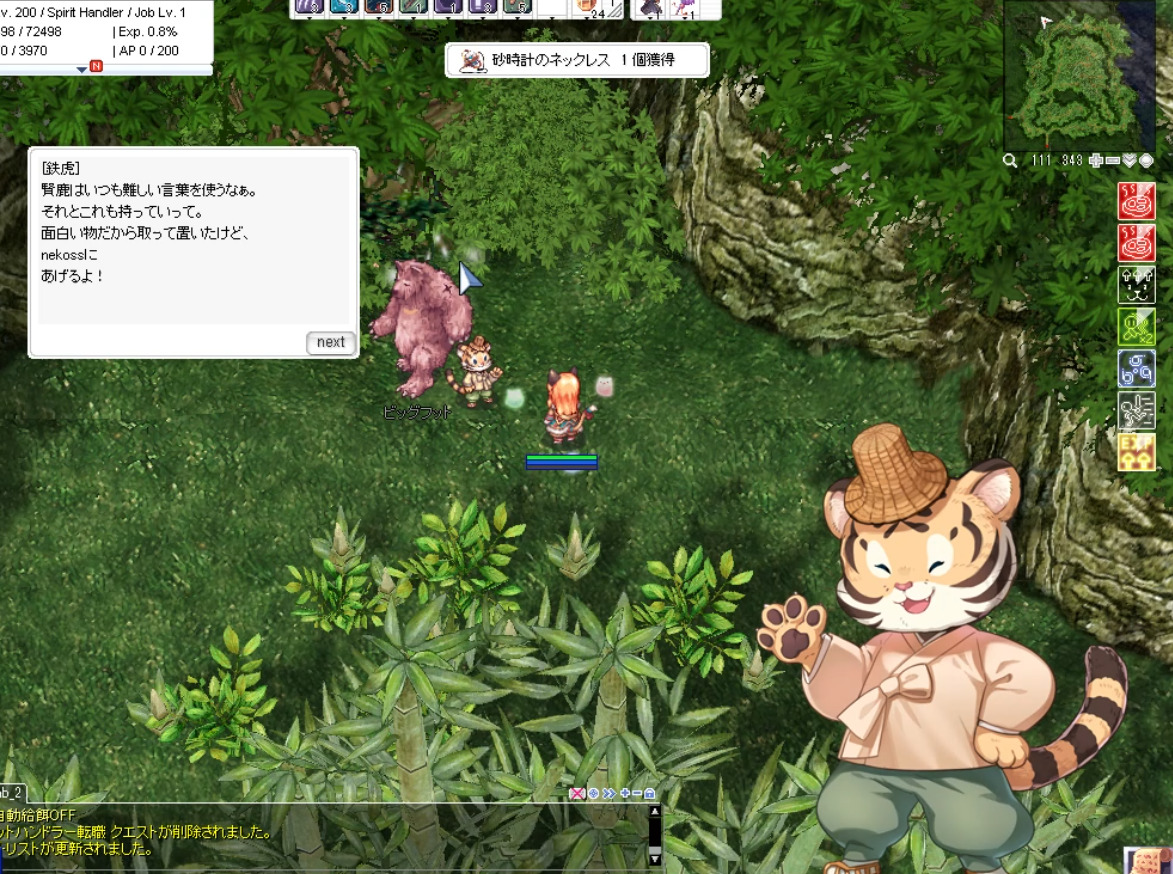Click the red X chat filter icon
The image size is (1173, 874).
(577, 793)
